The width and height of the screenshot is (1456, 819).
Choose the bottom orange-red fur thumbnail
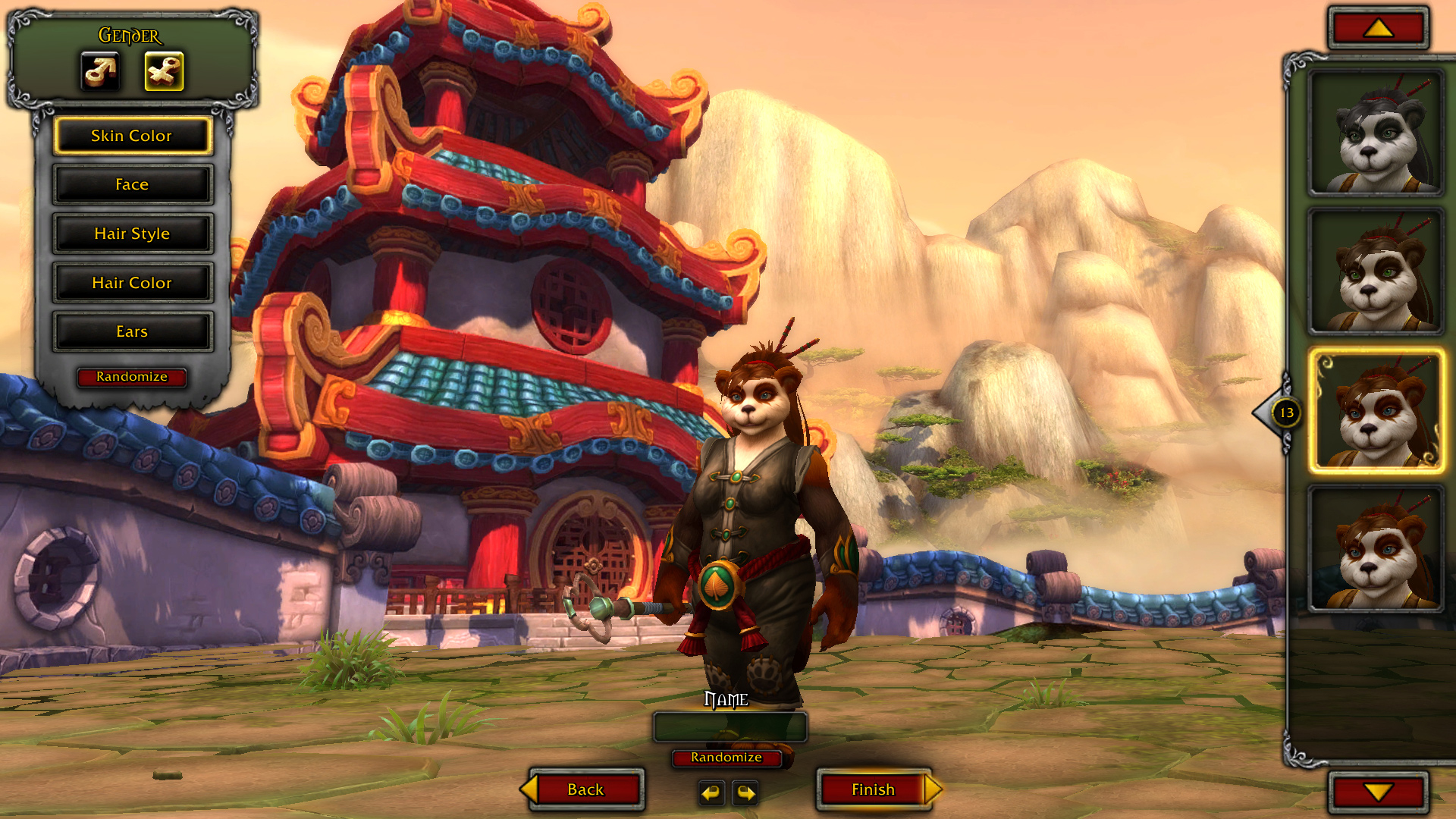coord(1376,549)
